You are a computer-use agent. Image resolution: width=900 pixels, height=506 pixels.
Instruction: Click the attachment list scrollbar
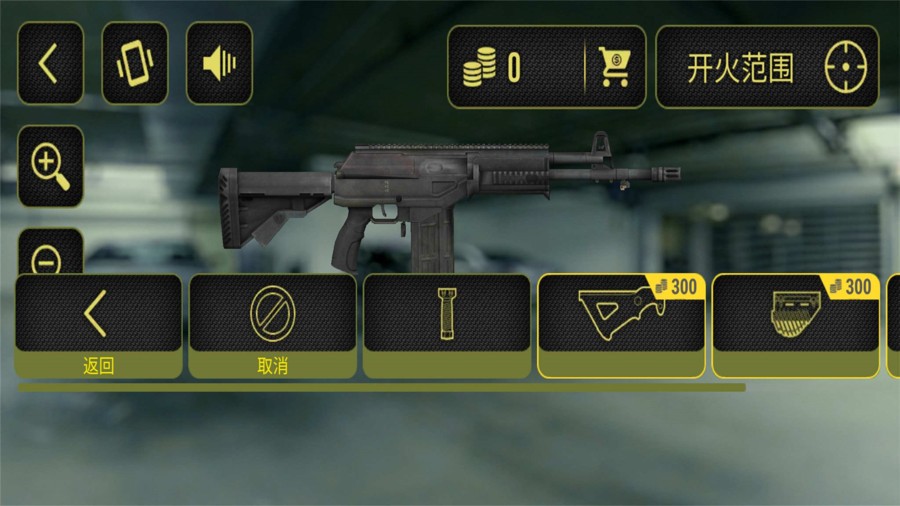381,387
